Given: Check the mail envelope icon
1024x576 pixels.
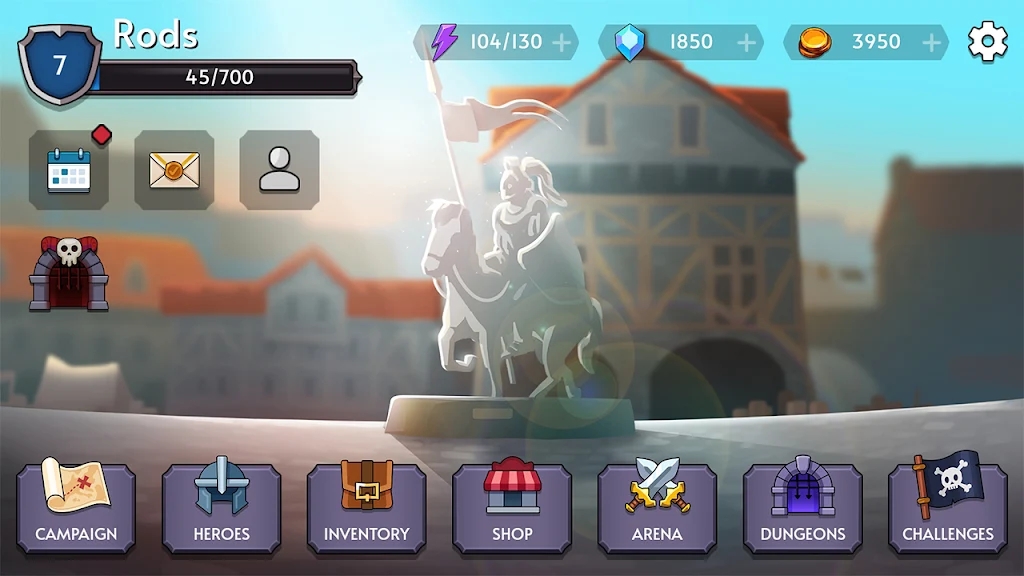Looking at the screenshot, I should 174,170.
